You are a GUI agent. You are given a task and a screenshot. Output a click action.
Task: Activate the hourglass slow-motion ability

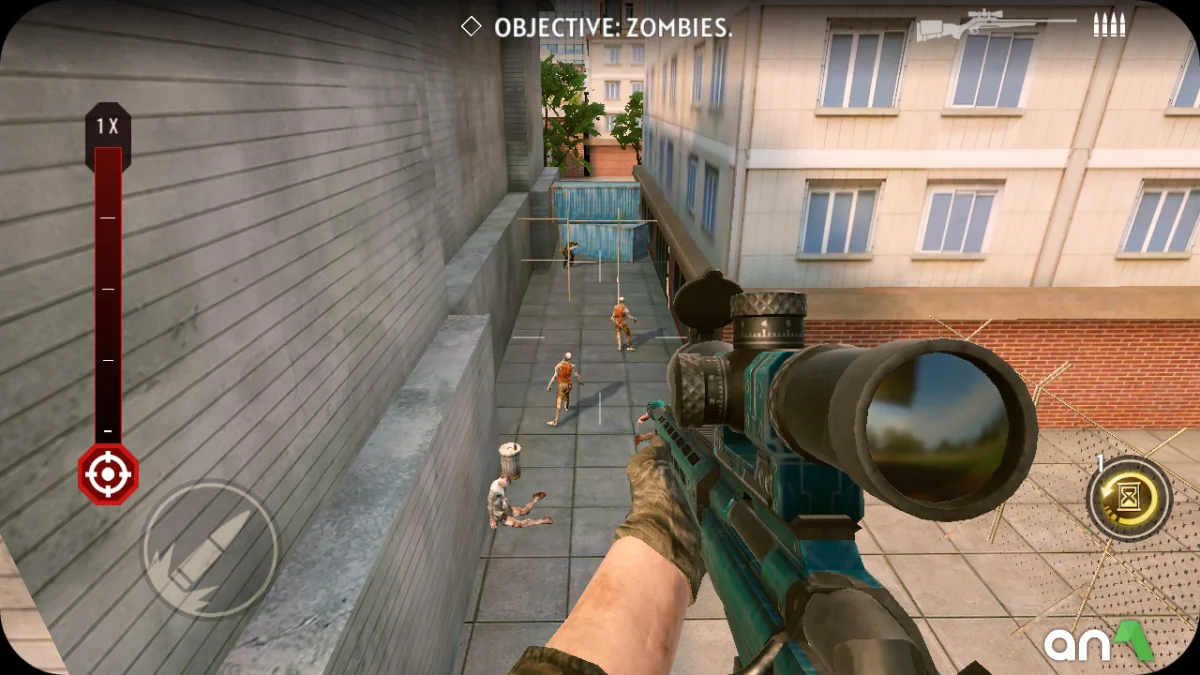1129,498
